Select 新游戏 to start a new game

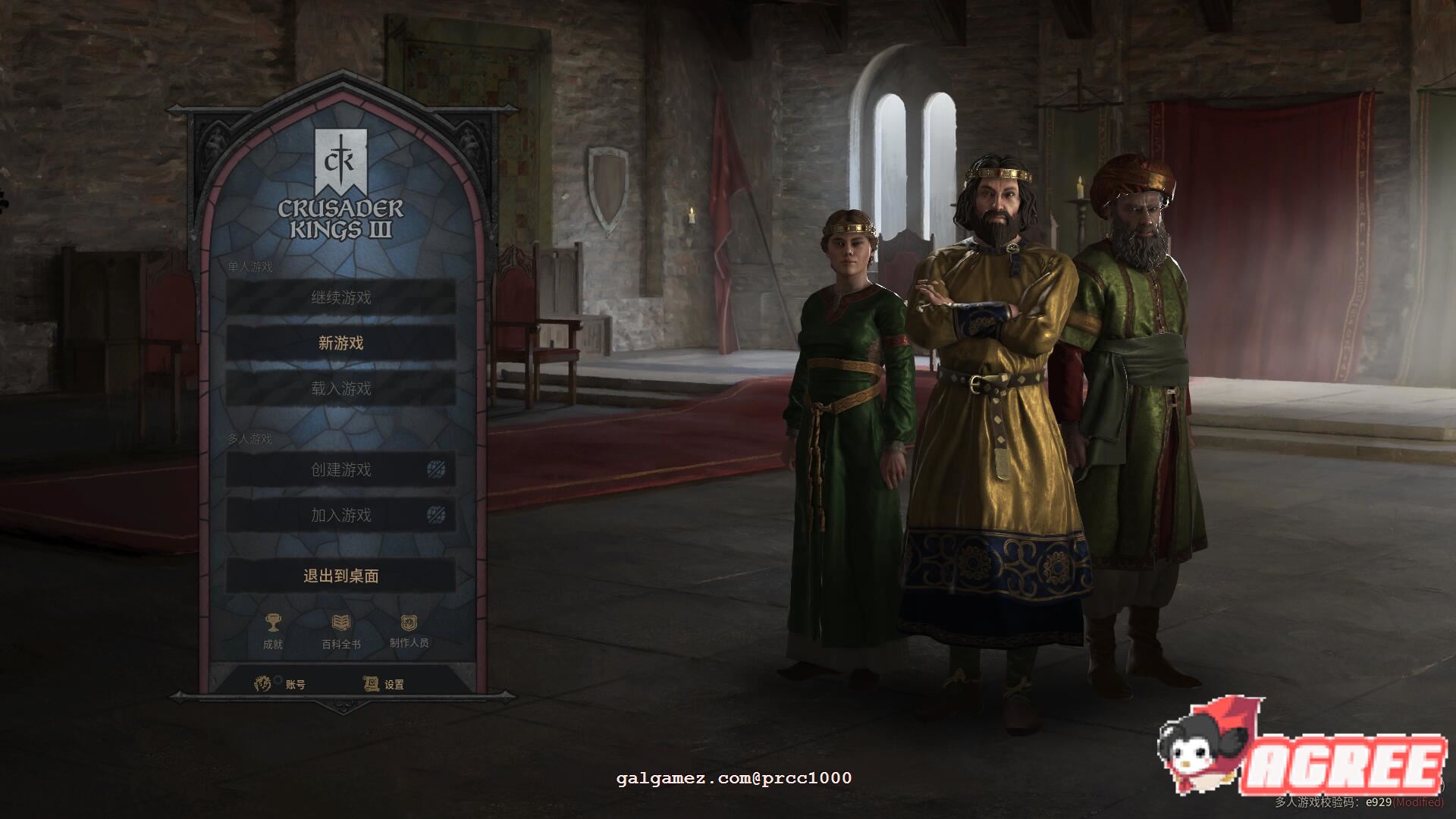tap(339, 343)
